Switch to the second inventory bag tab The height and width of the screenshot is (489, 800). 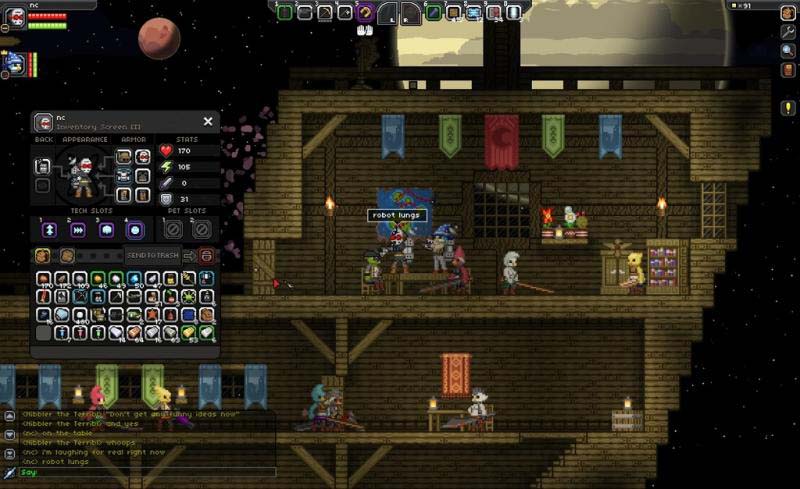click(67, 255)
